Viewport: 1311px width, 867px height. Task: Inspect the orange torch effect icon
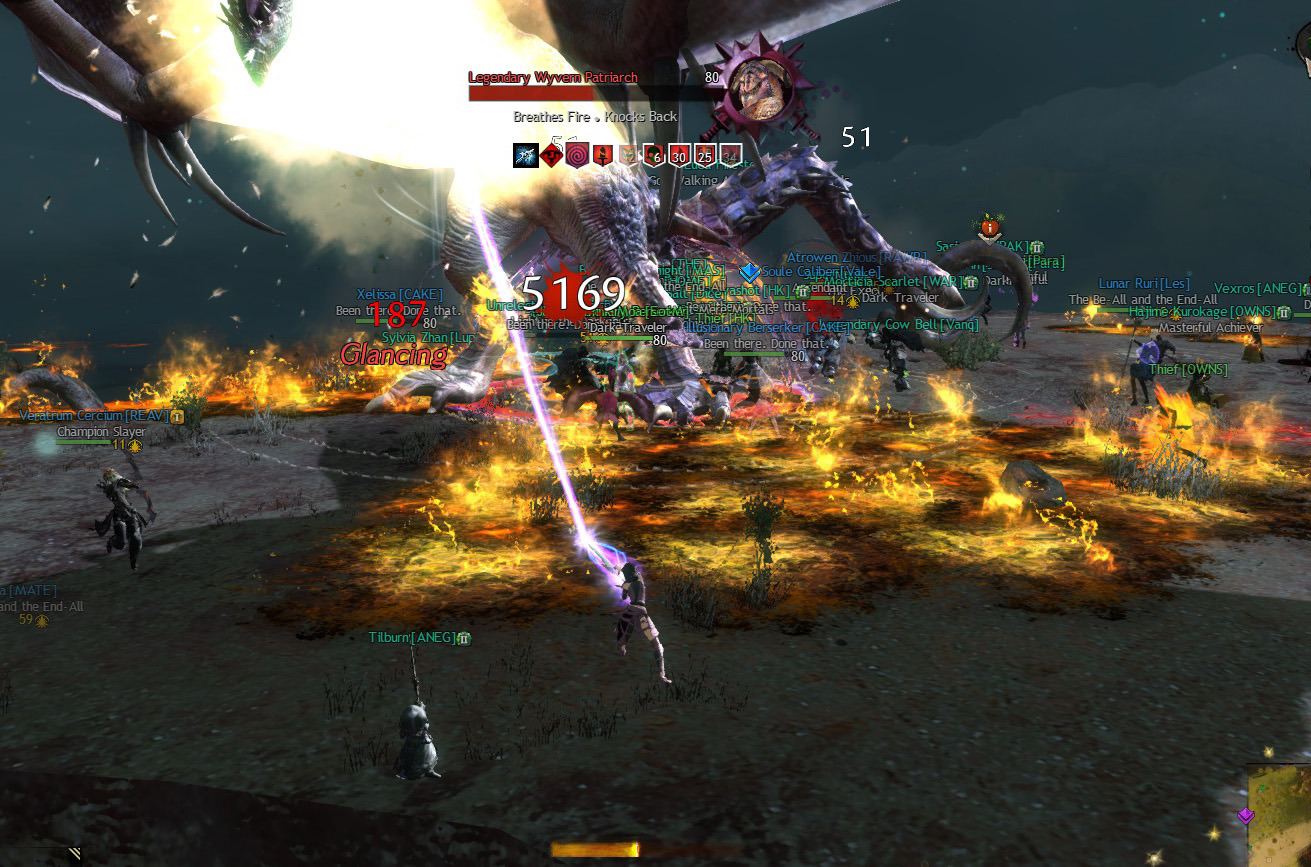click(603, 155)
